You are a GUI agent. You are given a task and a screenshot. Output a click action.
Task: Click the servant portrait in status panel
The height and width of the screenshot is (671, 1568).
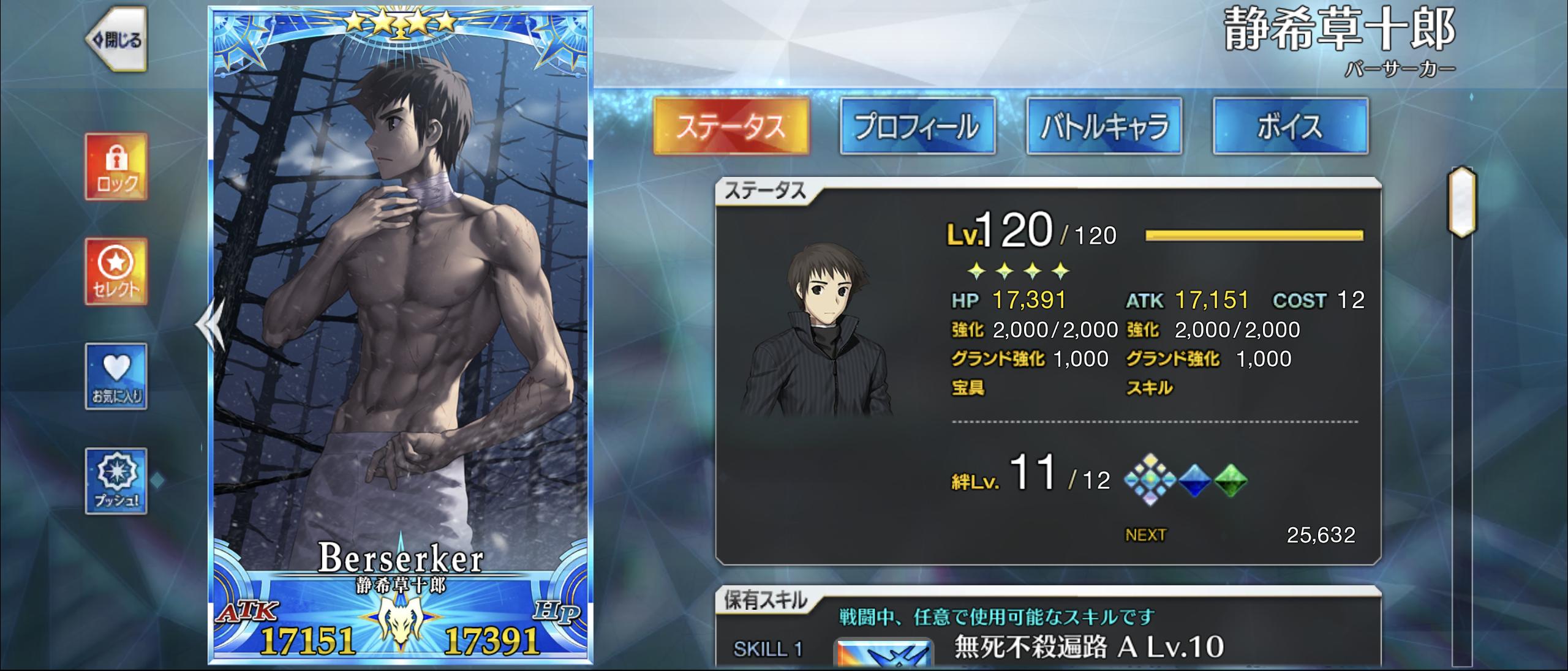click(x=817, y=331)
